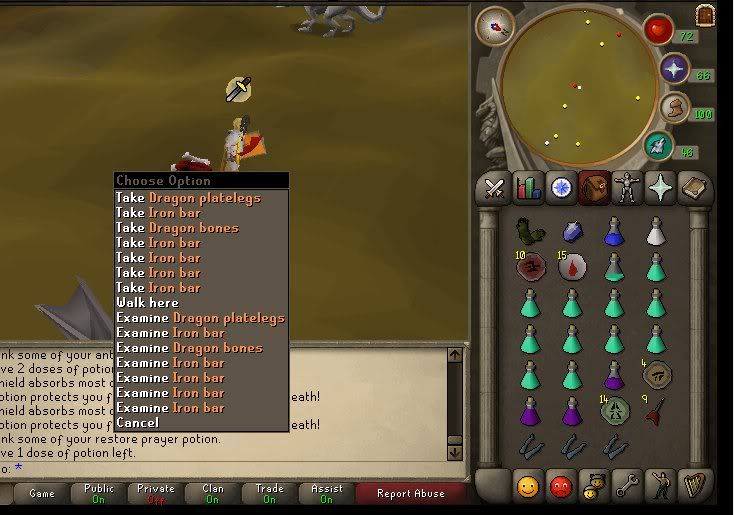Toggle the Public chat filter
The height and width of the screenshot is (515, 734).
click(99, 493)
